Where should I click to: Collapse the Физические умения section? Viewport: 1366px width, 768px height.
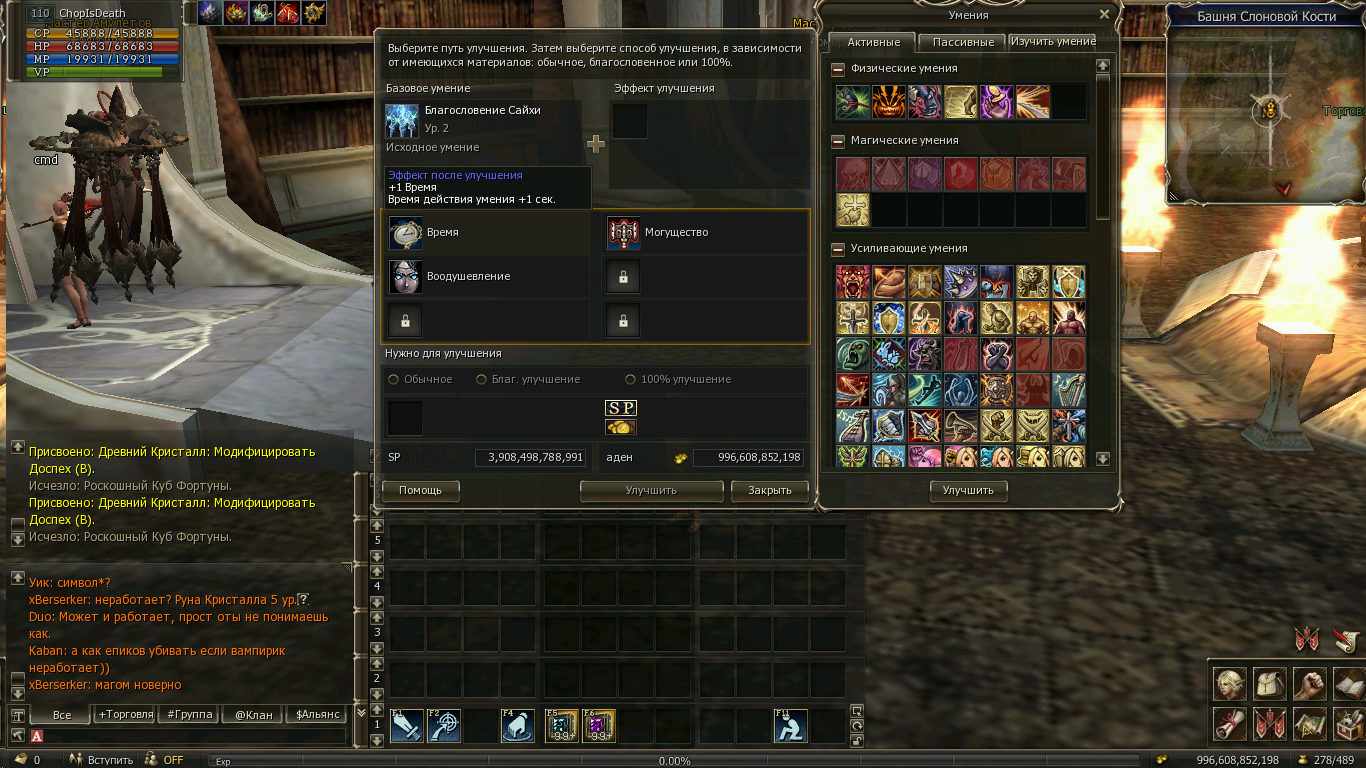(x=837, y=69)
